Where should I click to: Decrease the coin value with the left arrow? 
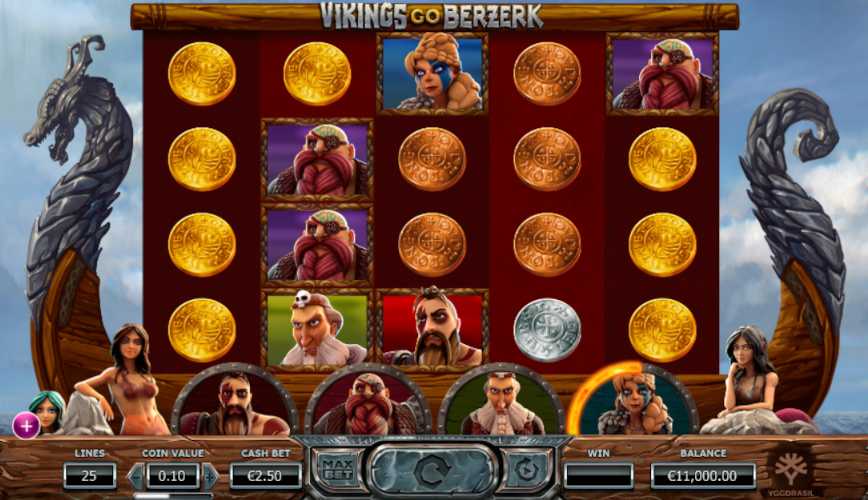tap(137, 476)
